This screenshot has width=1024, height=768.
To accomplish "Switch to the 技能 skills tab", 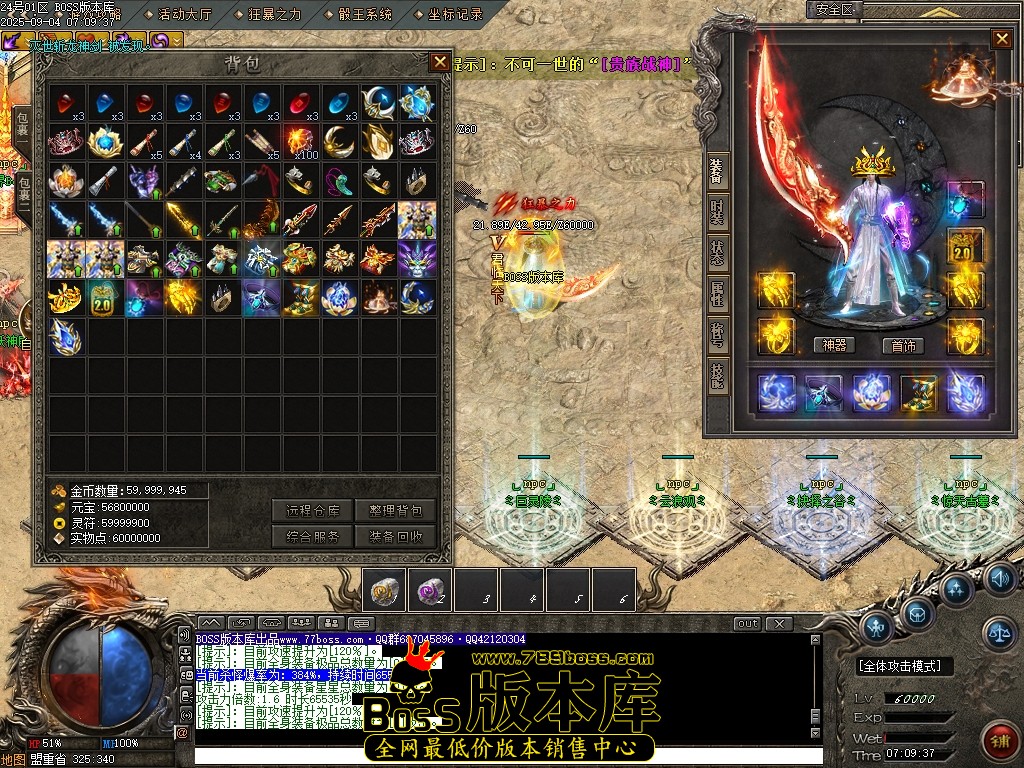I will [717, 376].
